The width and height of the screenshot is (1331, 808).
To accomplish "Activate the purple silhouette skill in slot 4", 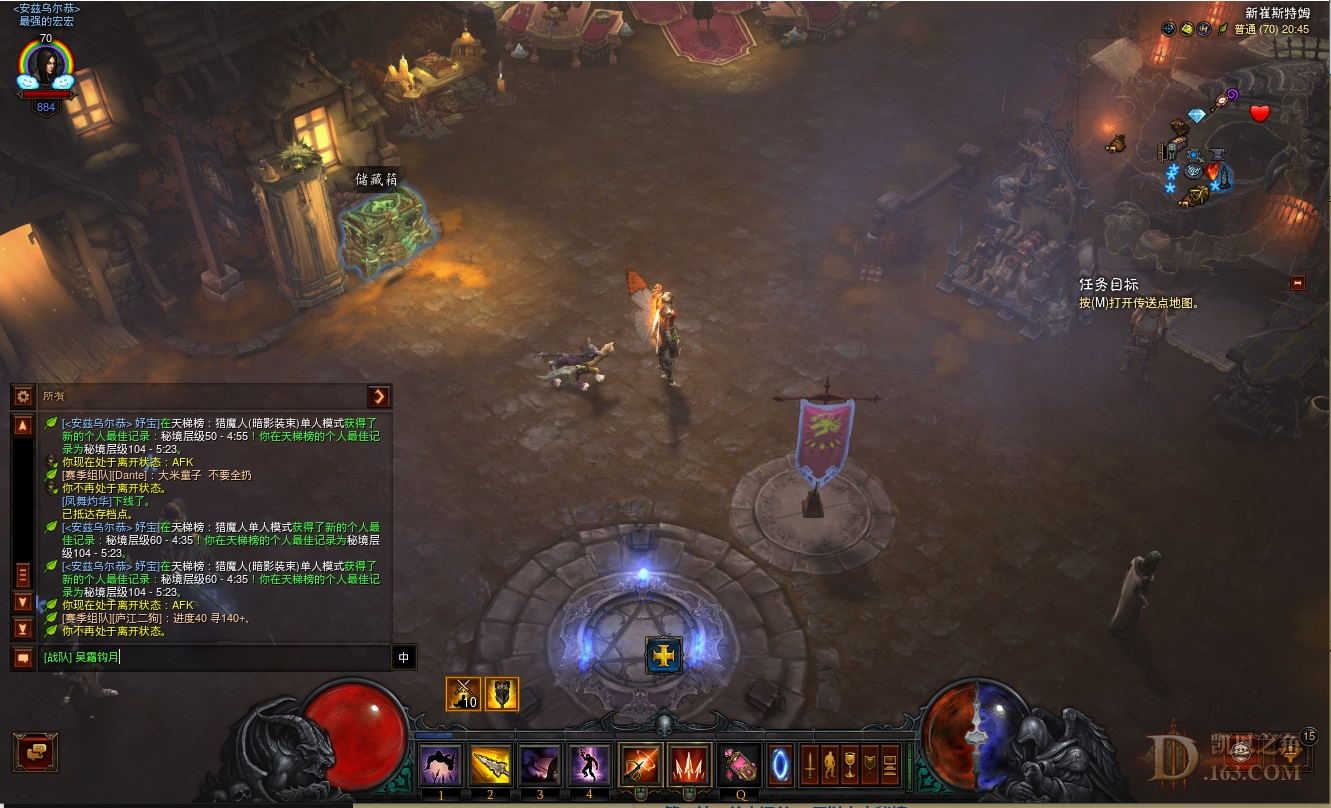I will coord(589,766).
